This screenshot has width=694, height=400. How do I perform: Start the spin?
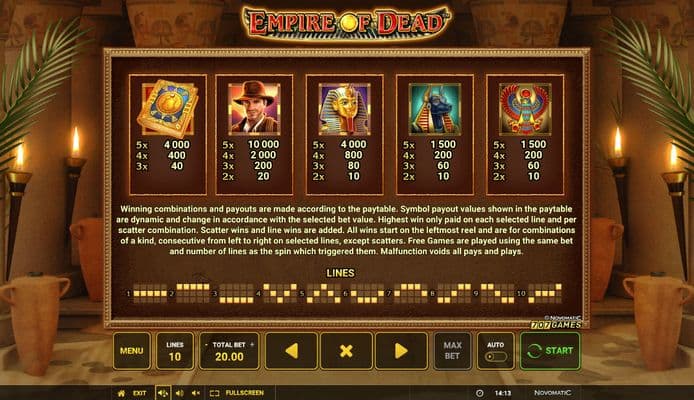549,351
